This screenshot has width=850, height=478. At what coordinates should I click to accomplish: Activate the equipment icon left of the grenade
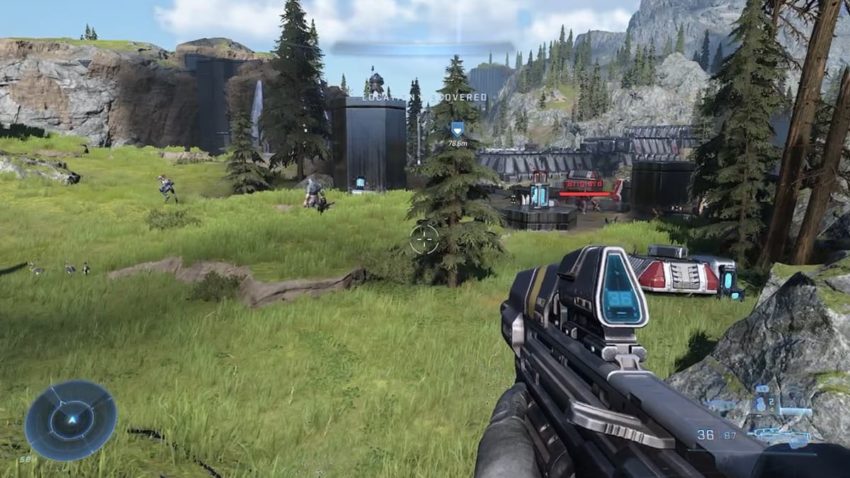tap(724, 405)
